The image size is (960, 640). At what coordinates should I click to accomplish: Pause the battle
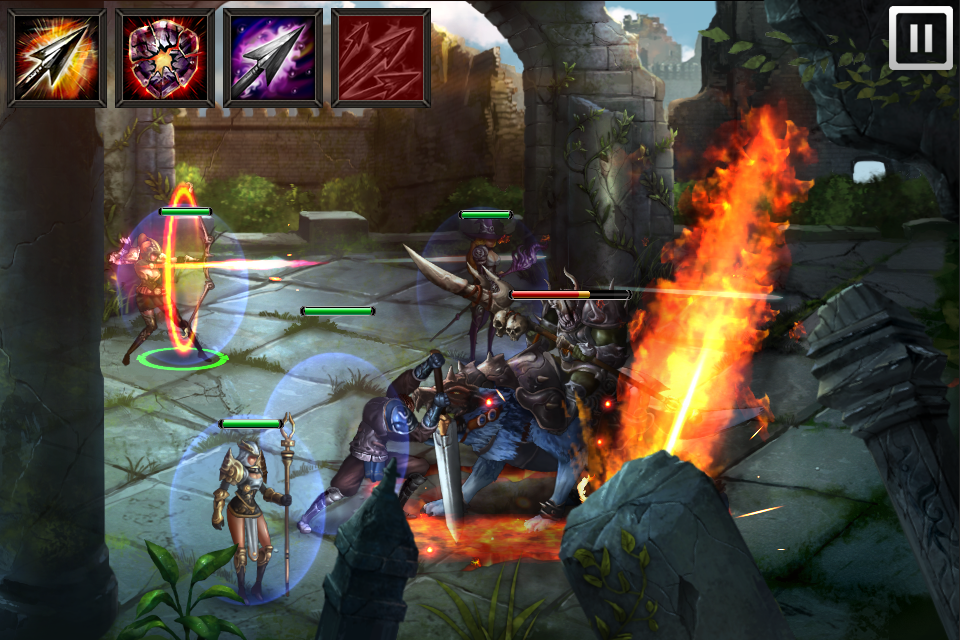[920, 38]
